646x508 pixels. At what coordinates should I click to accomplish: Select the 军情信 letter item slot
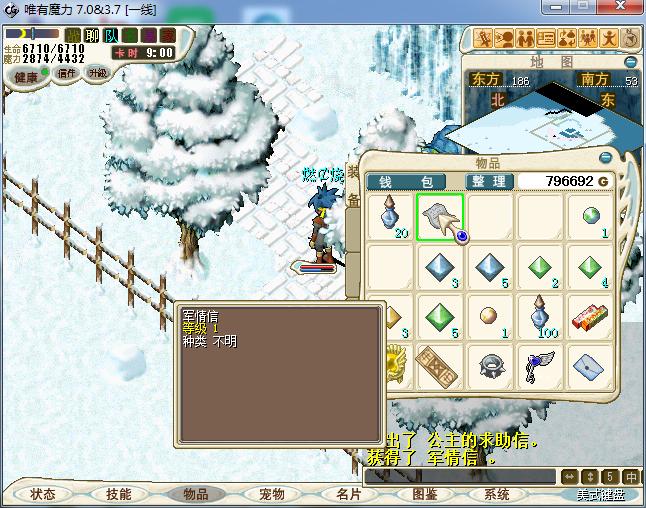[438, 216]
